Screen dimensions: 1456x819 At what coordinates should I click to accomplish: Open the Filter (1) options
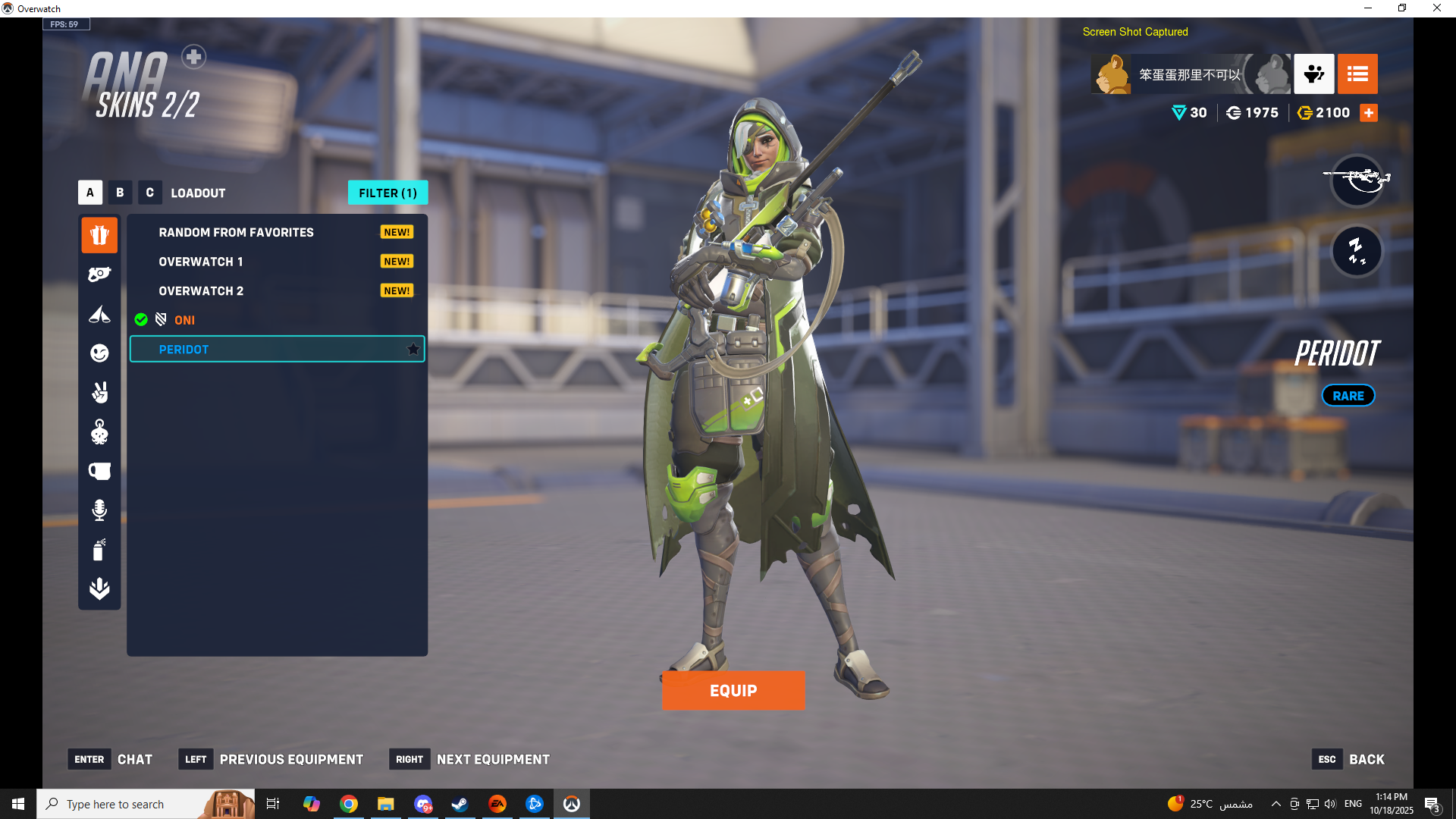tap(388, 193)
